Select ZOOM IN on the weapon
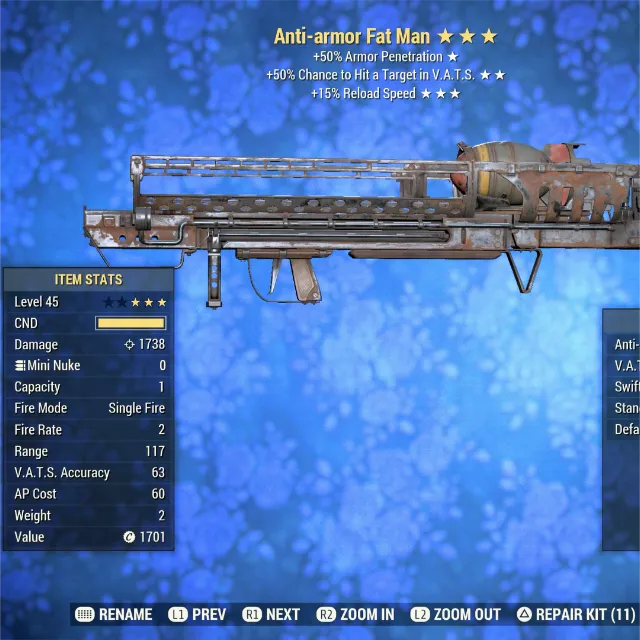The image size is (640, 640). click(355, 614)
